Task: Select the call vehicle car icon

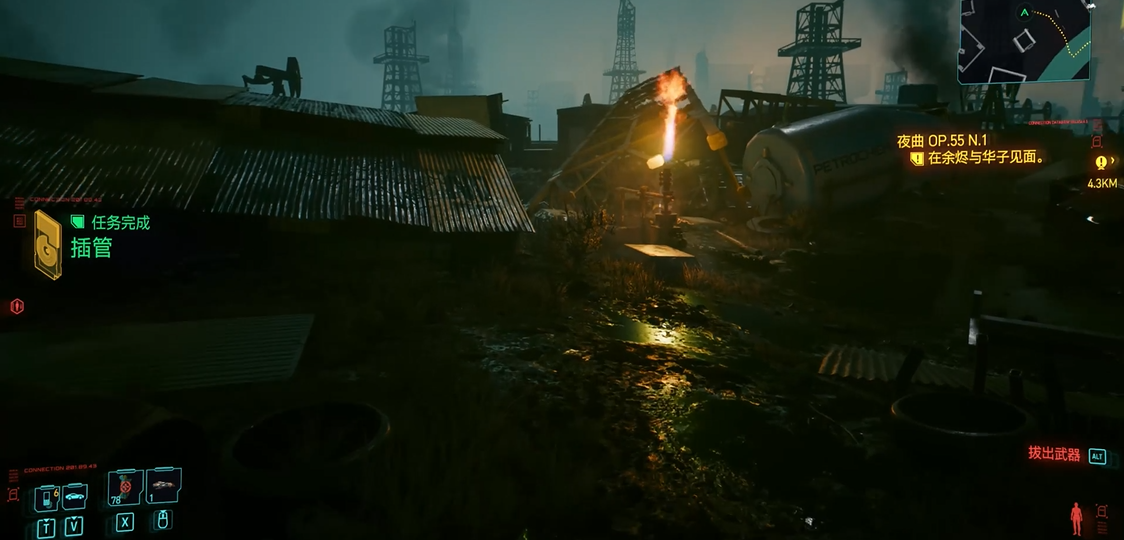Action: point(75,496)
